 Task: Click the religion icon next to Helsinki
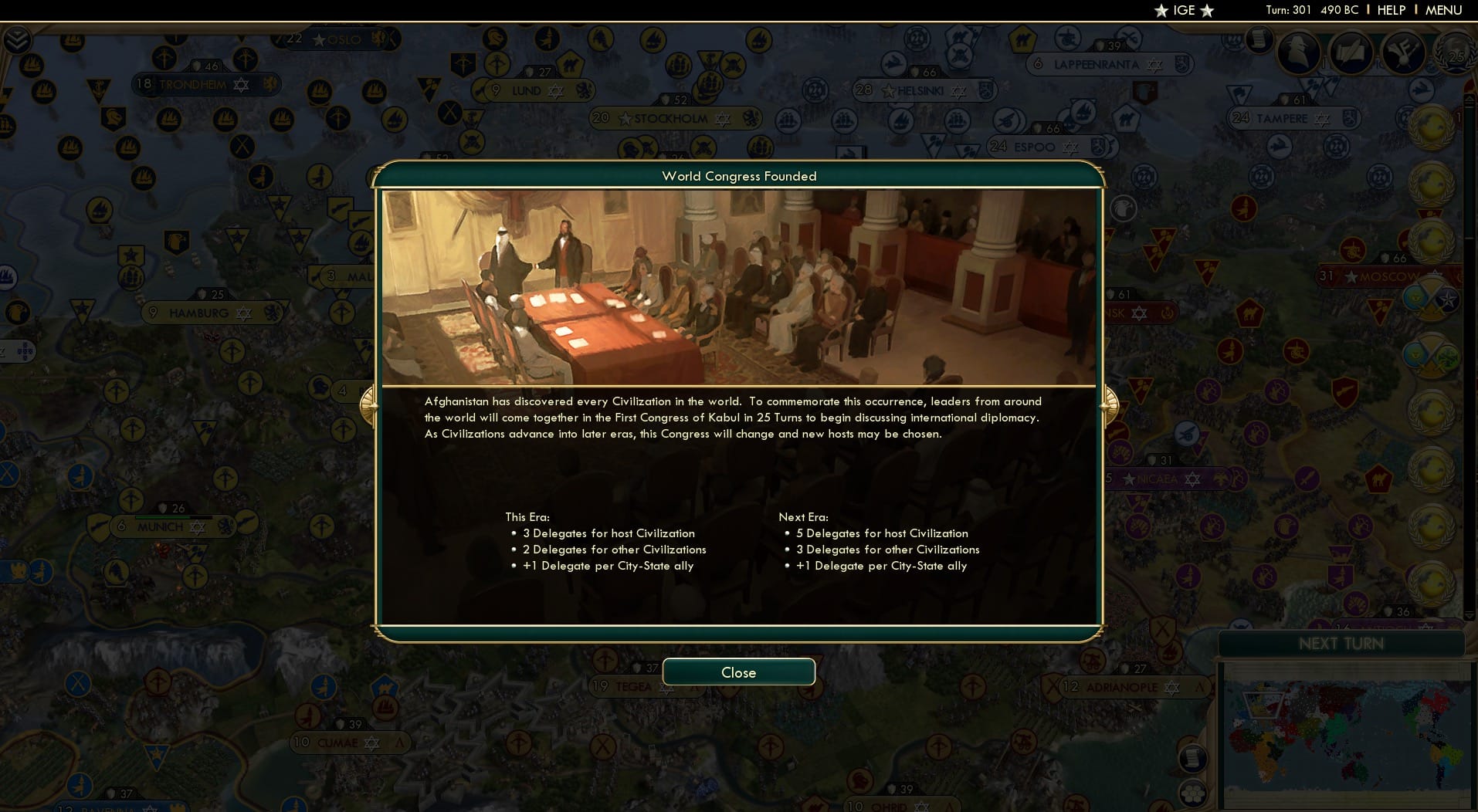(x=958, y=91)
